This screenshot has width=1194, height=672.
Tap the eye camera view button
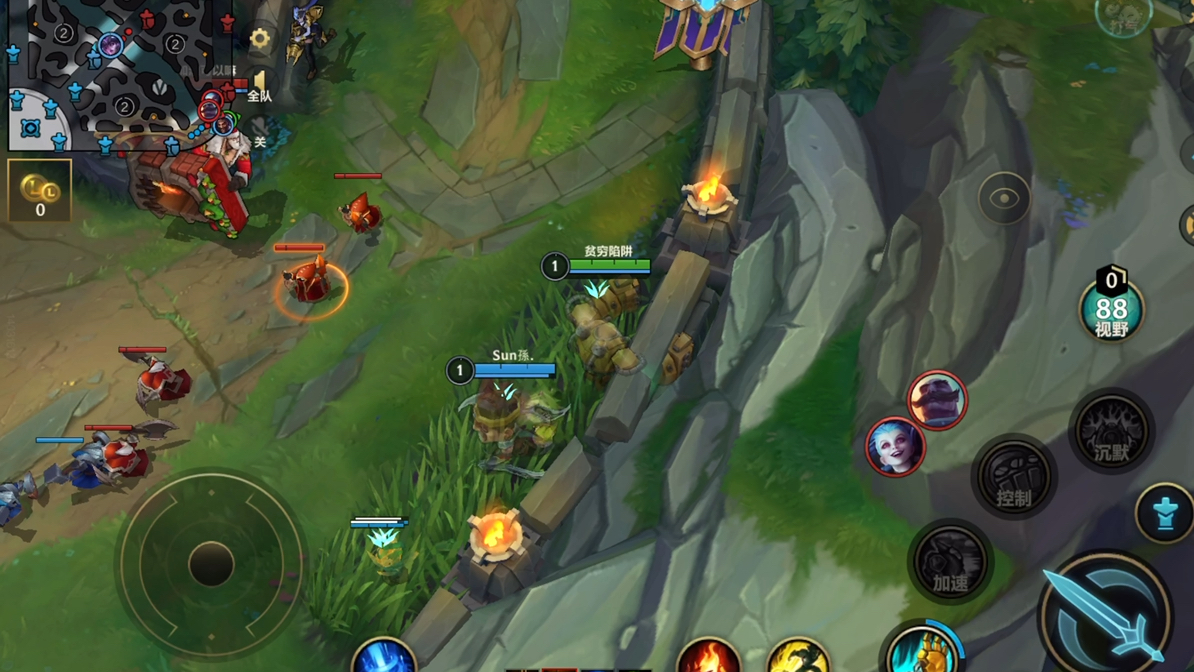pyautogui.click(x=1004, y=199)
